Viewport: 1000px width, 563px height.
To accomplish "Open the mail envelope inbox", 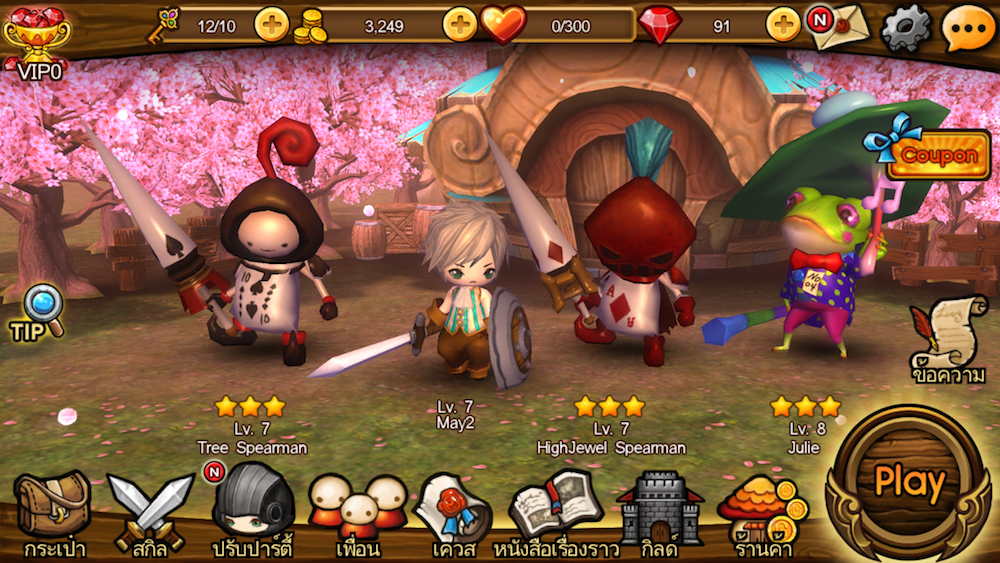I will click(x=837, y=27).
